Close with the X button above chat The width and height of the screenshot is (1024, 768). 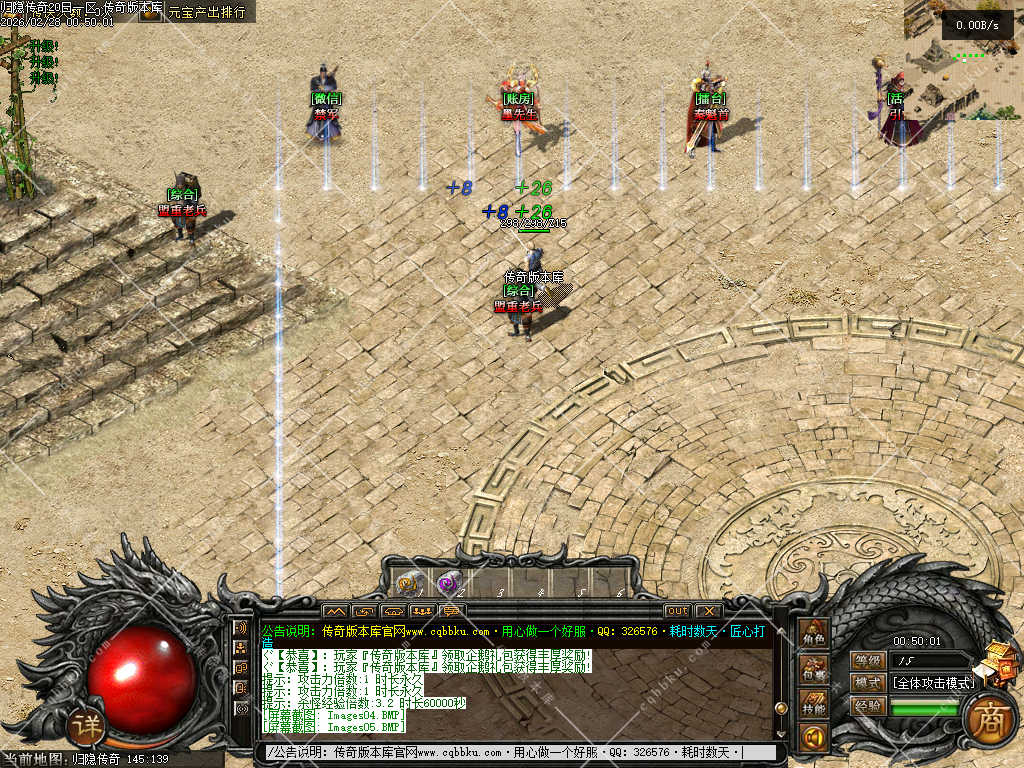pos(707,610)
